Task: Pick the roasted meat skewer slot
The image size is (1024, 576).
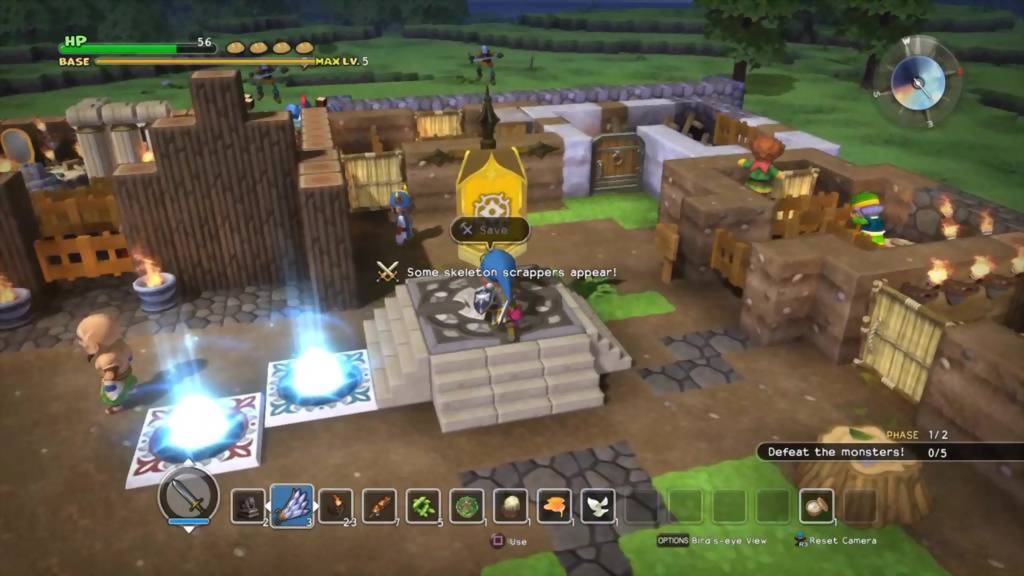Action: [x=380, y=506]
